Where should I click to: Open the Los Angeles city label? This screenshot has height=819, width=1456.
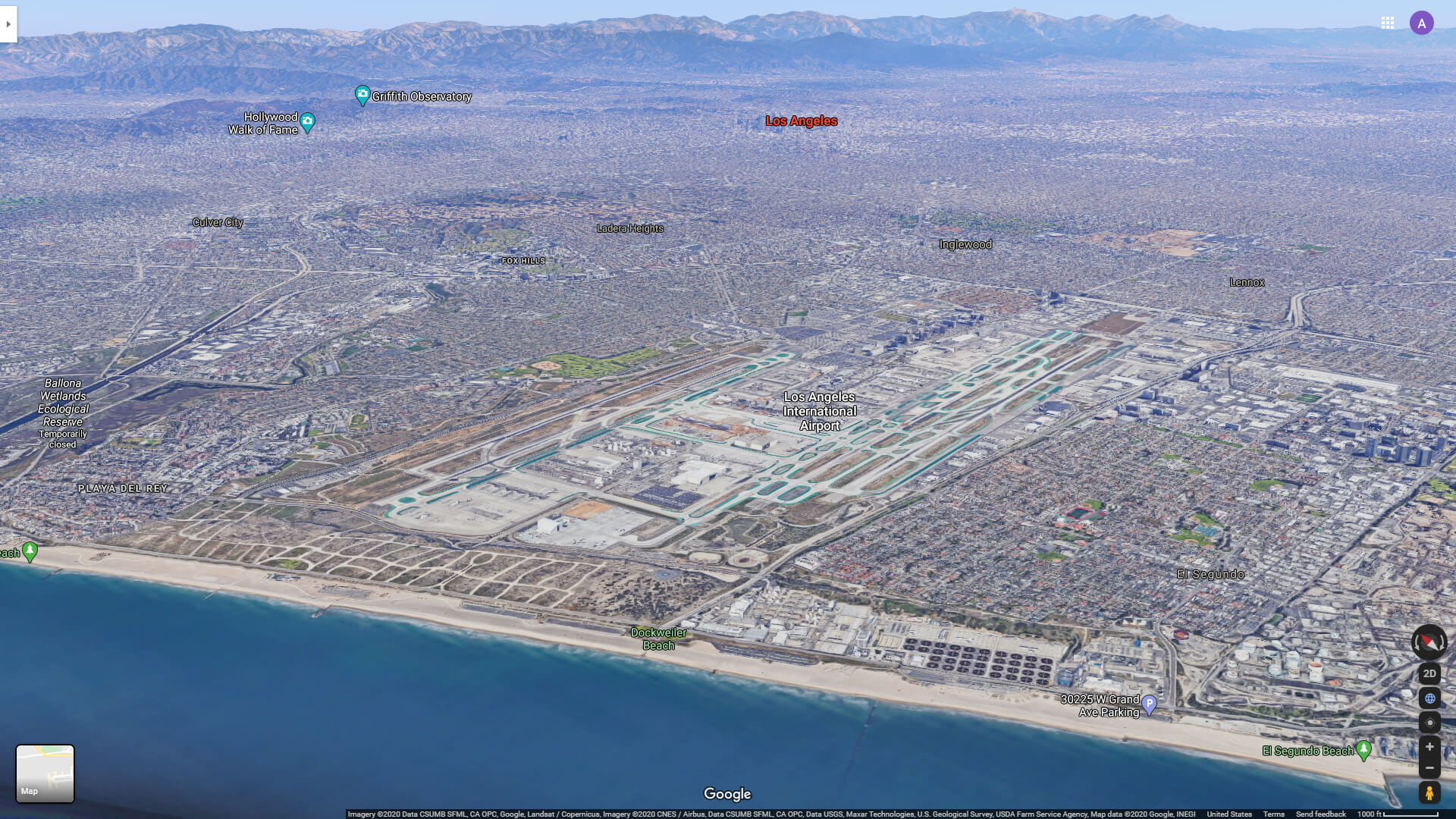click(x=802, y=120)
